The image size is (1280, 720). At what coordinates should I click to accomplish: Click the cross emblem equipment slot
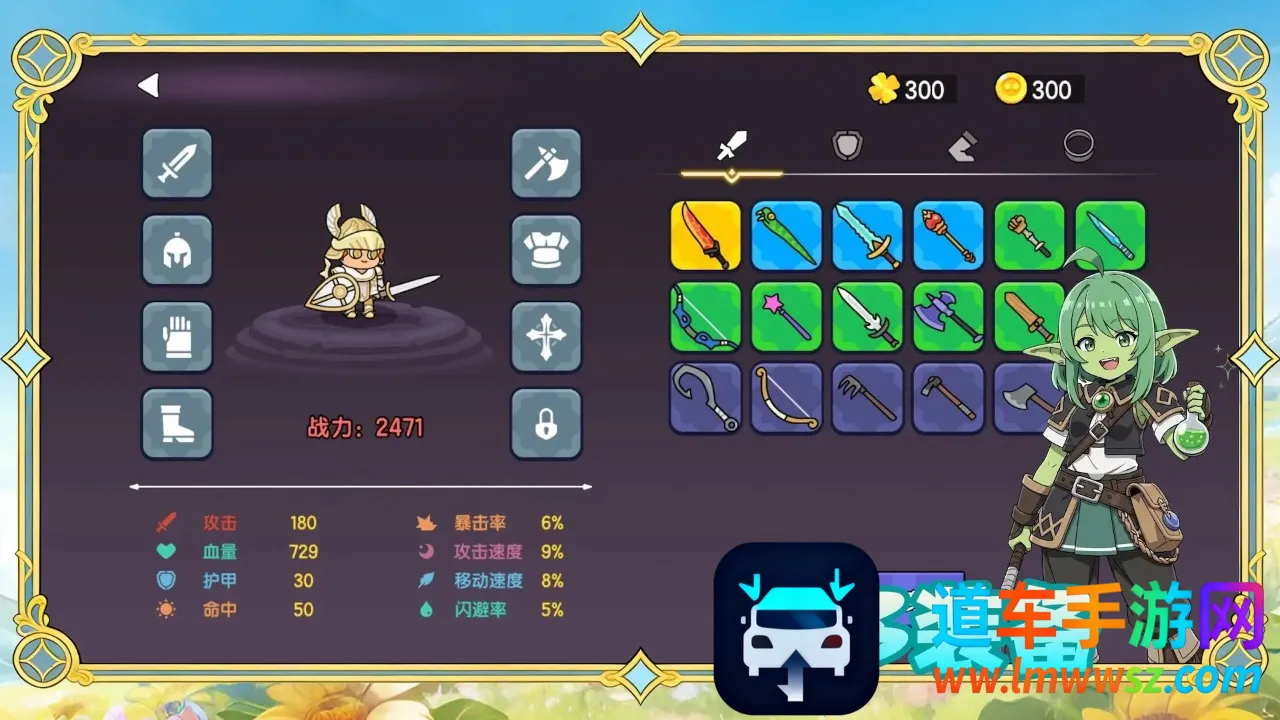coord(546,337)
